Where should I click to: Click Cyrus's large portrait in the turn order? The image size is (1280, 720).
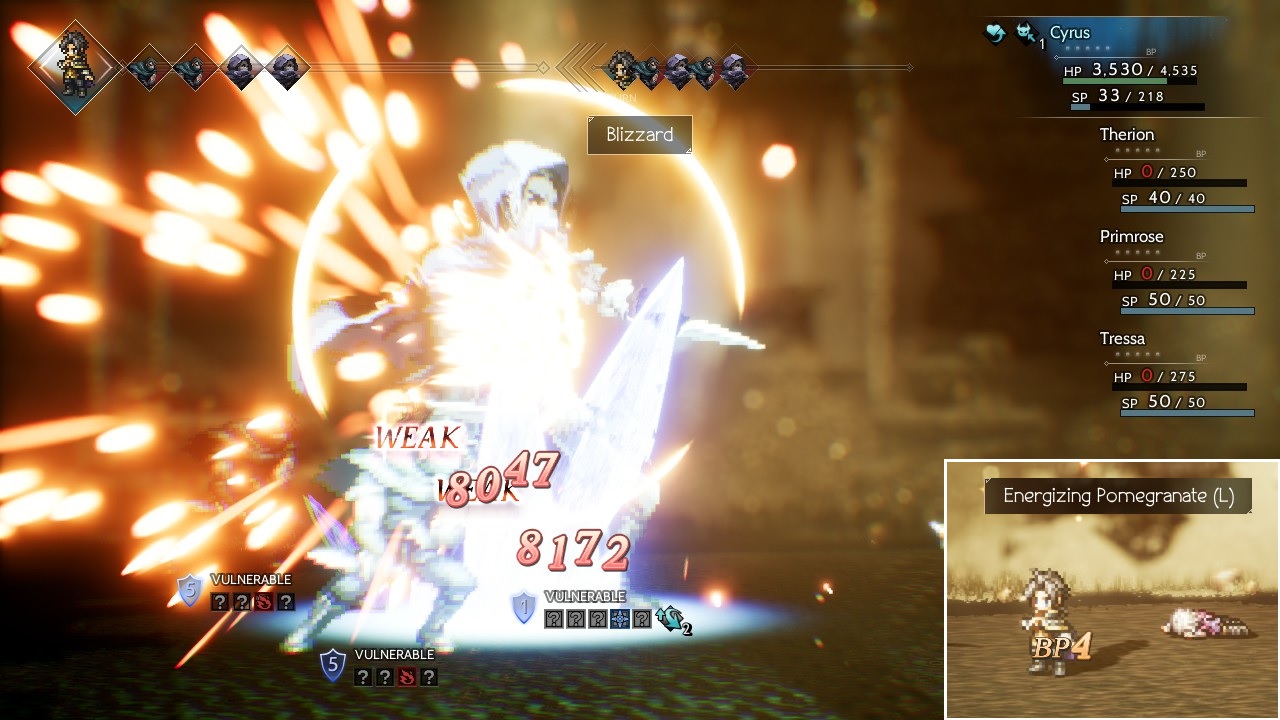[76, 68]
